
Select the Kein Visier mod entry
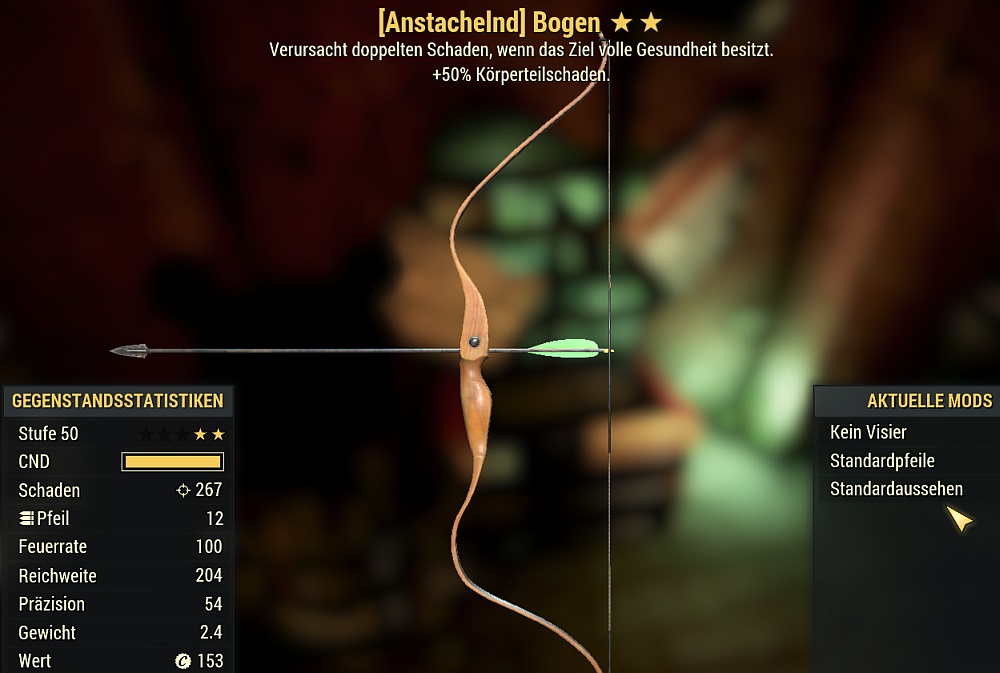pos(868,432)
